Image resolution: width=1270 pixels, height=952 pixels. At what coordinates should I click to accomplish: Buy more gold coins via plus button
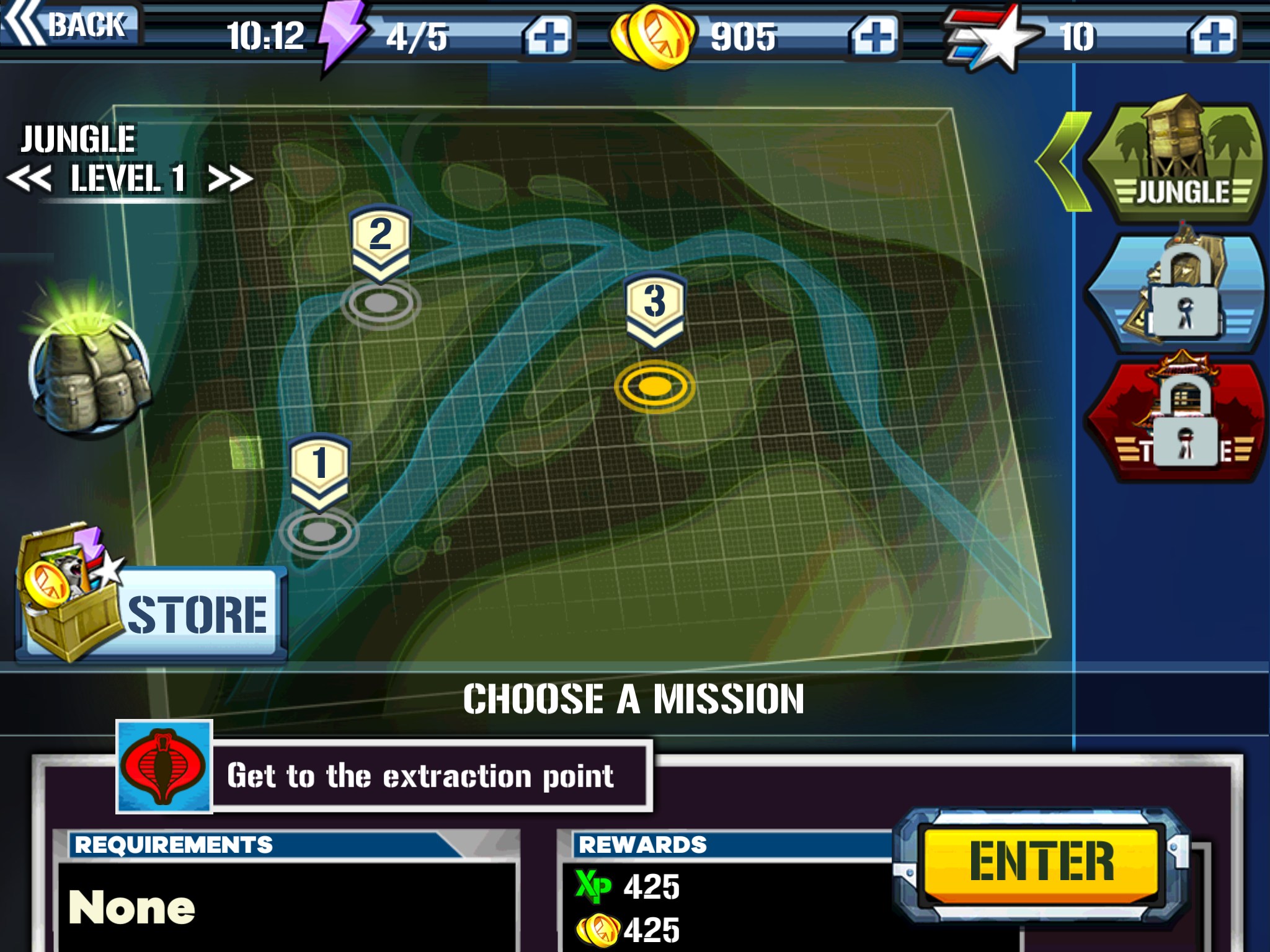click(874, 36)
